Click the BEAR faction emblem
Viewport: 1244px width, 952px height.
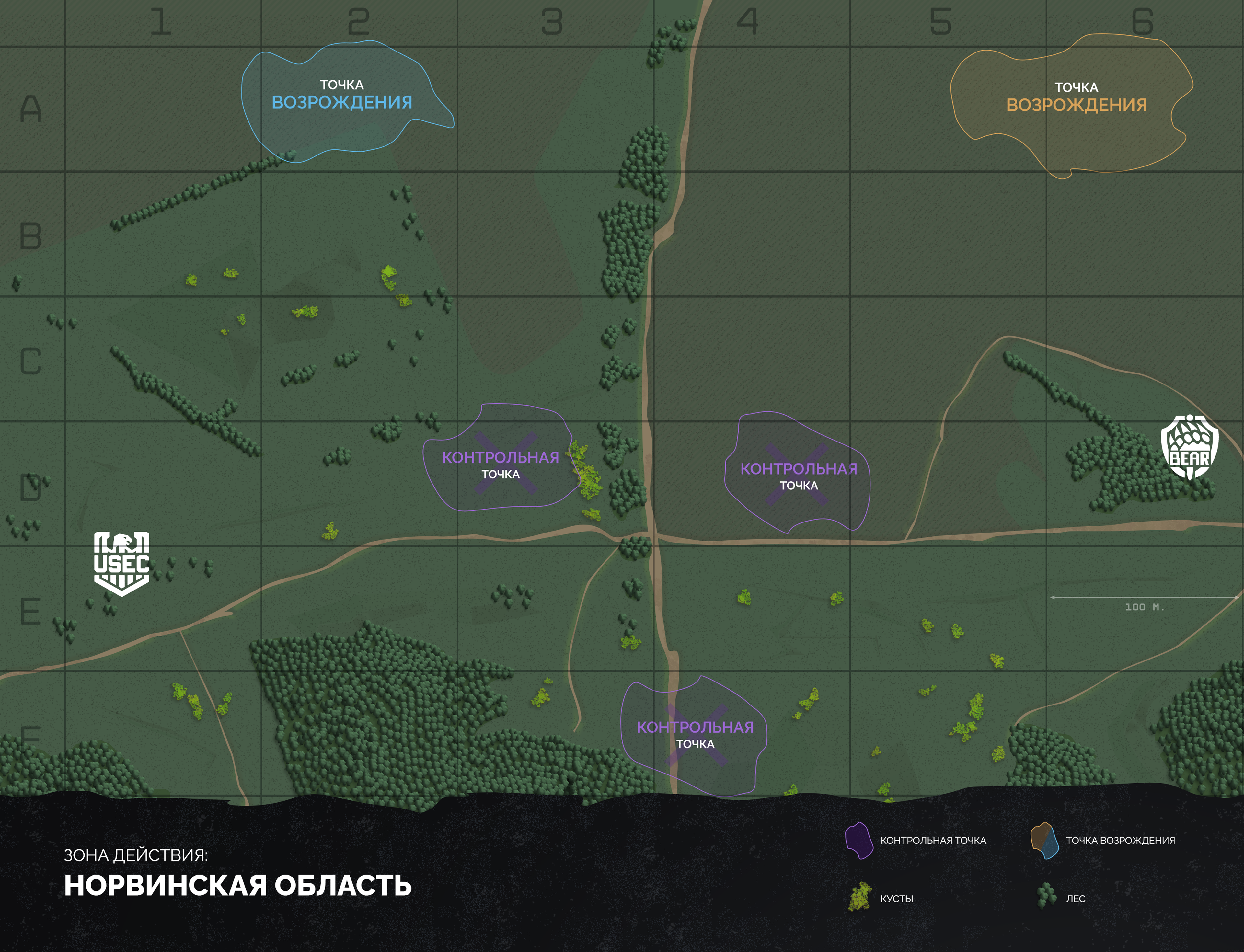(1190, 447)
